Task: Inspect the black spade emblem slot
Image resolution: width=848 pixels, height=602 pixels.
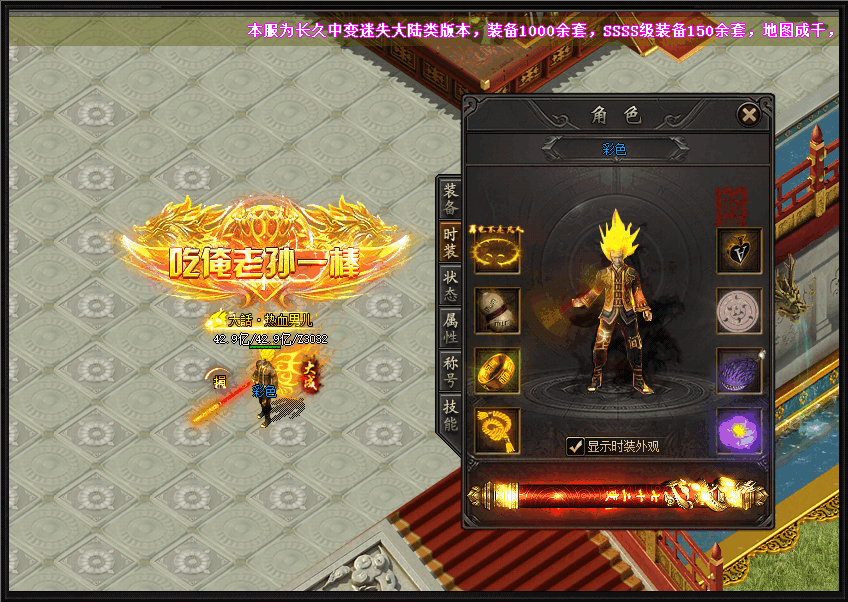Action: [x=739, y=252]
